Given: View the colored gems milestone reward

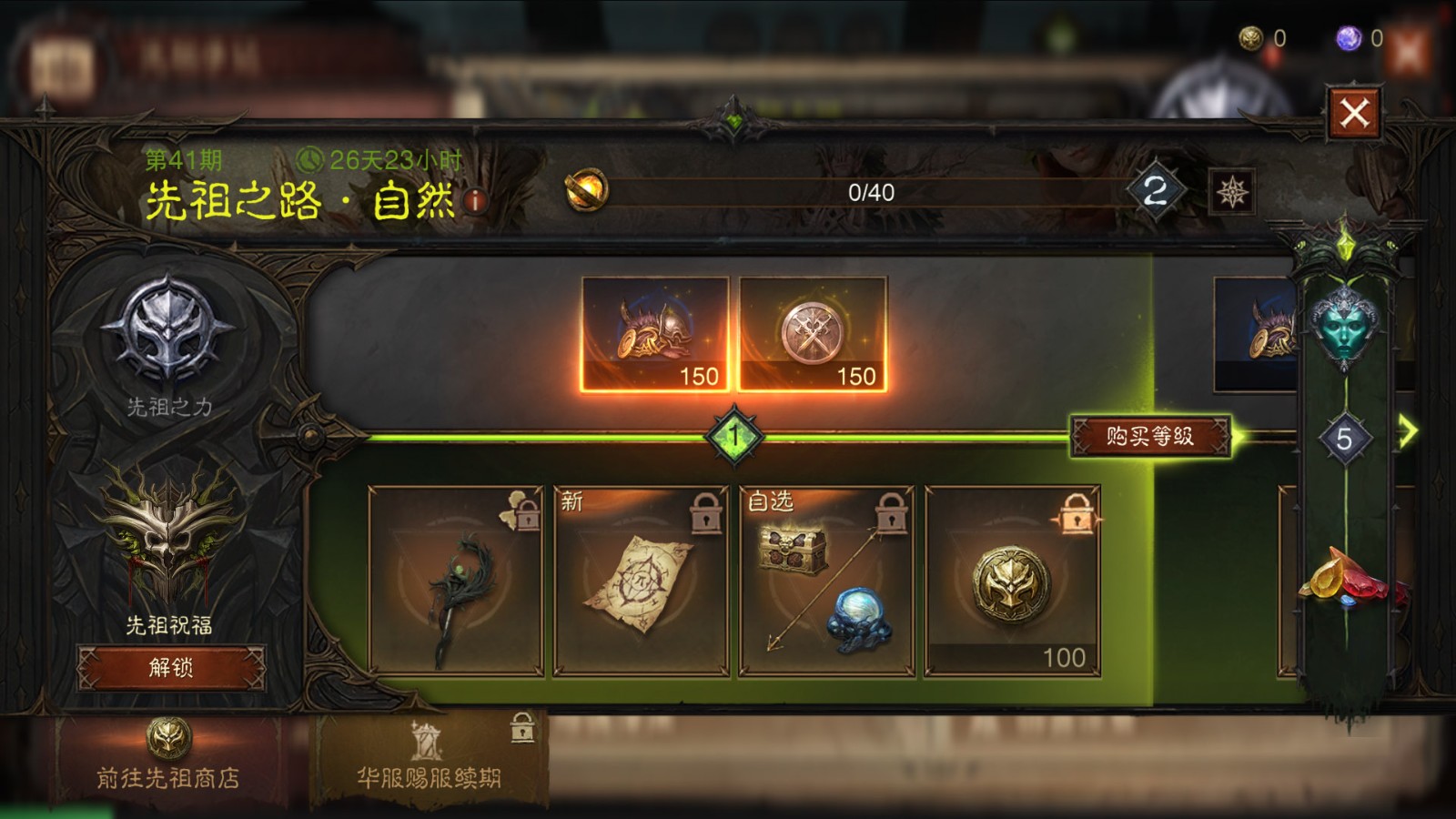Looking at the screenshot, I should (1347, 575).
